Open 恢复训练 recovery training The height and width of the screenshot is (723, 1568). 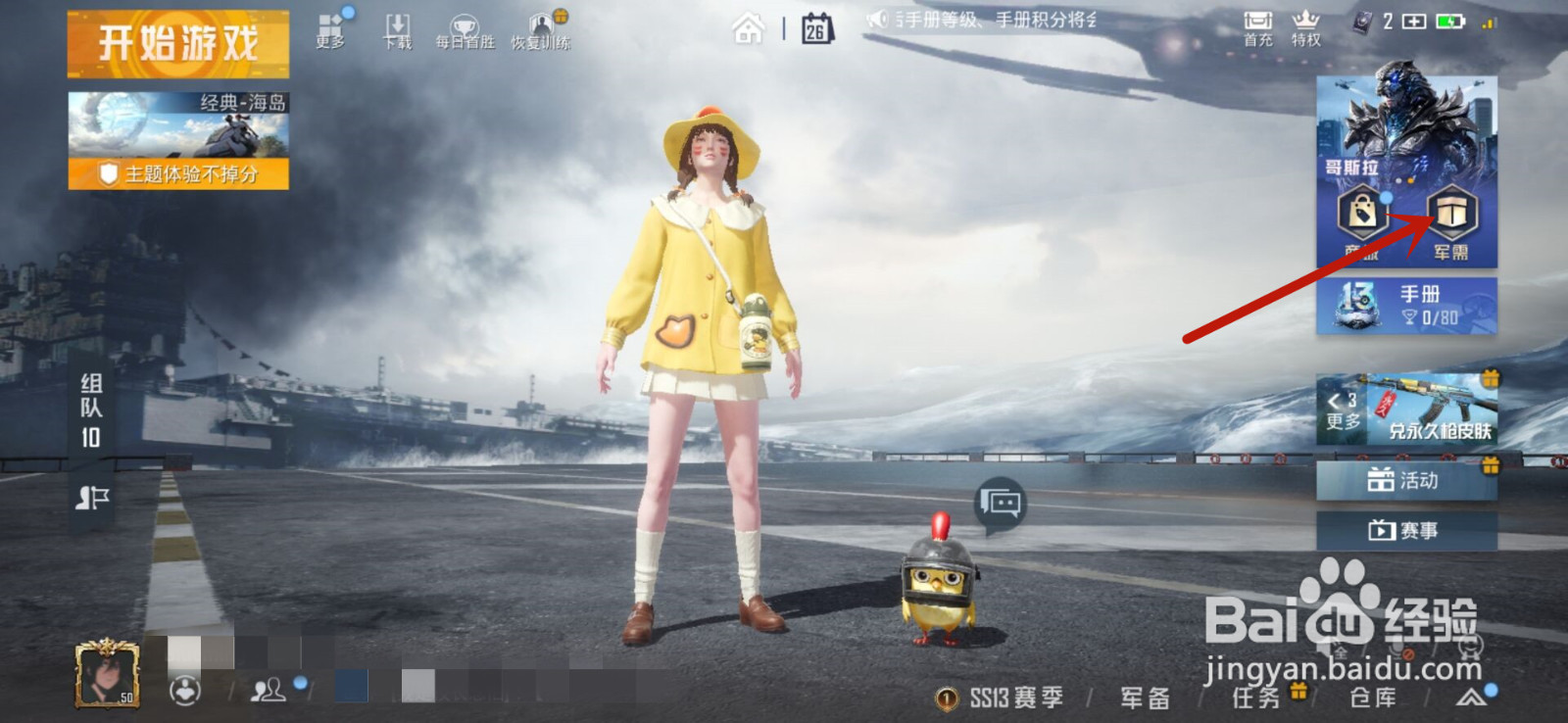pos(539,26)
